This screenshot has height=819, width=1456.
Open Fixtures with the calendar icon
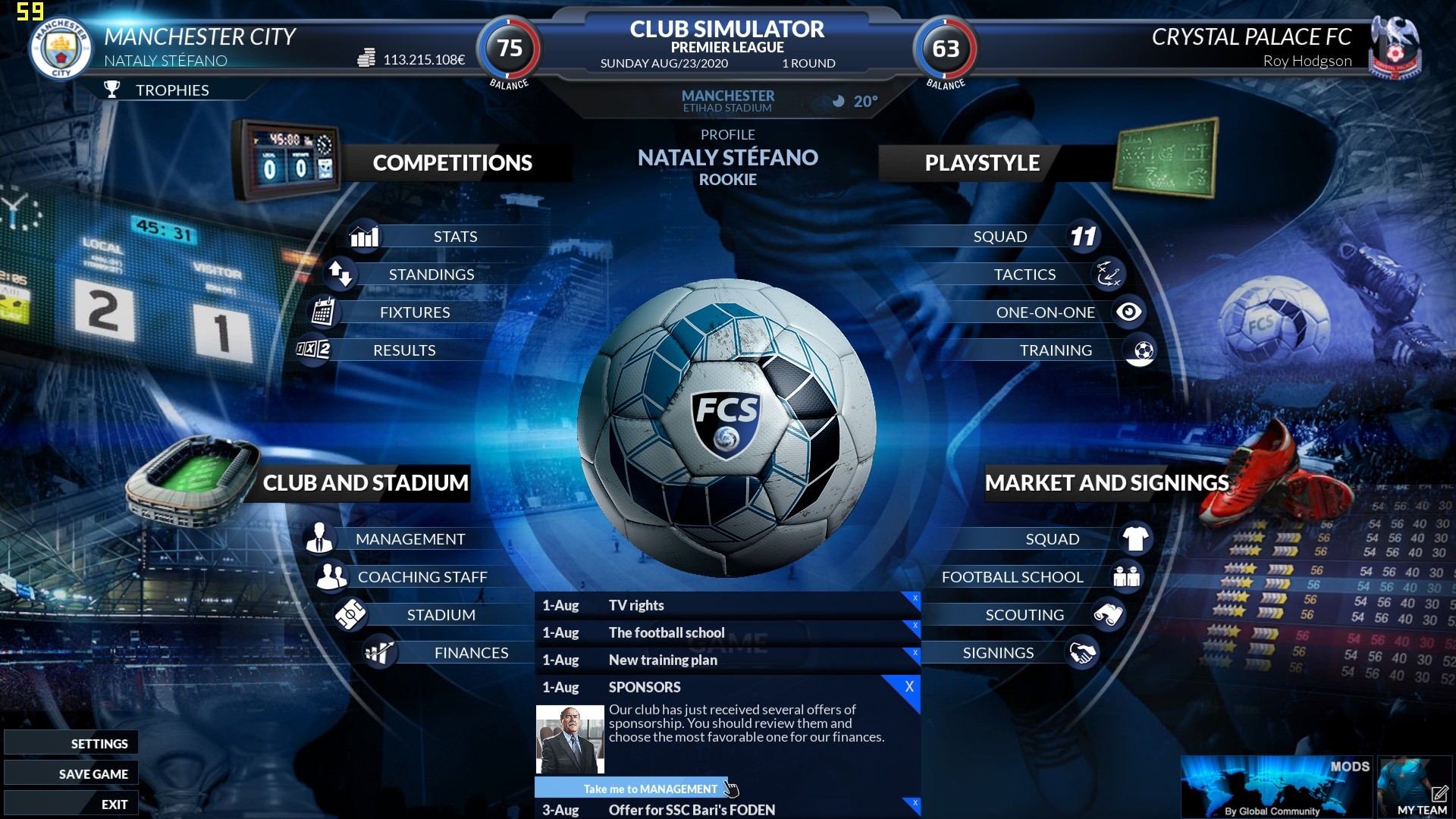click(x=325, y=312)
